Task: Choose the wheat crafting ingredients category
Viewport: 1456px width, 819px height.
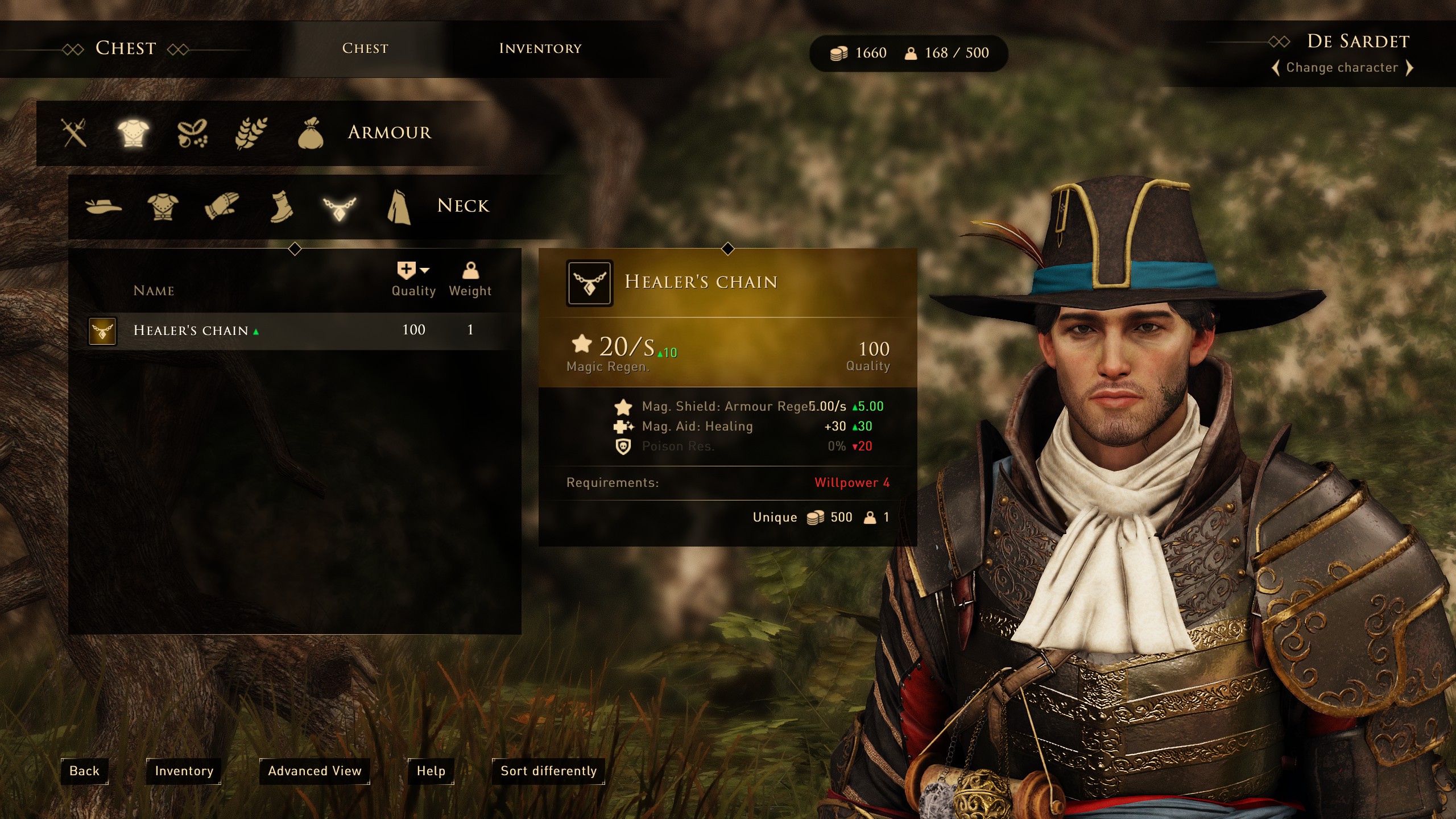Action: [x=251, y=133]
